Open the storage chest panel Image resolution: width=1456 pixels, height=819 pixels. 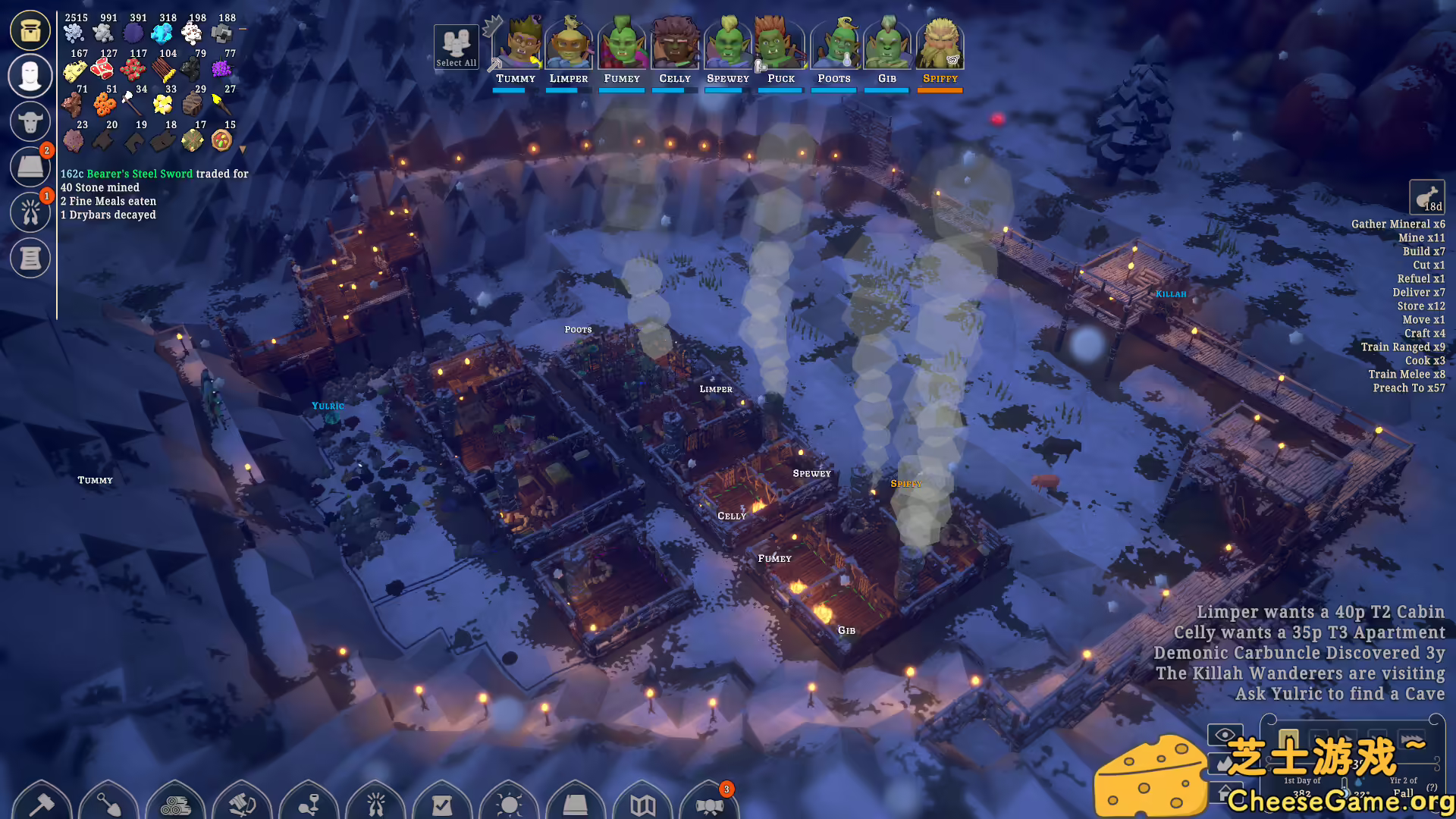30,30
